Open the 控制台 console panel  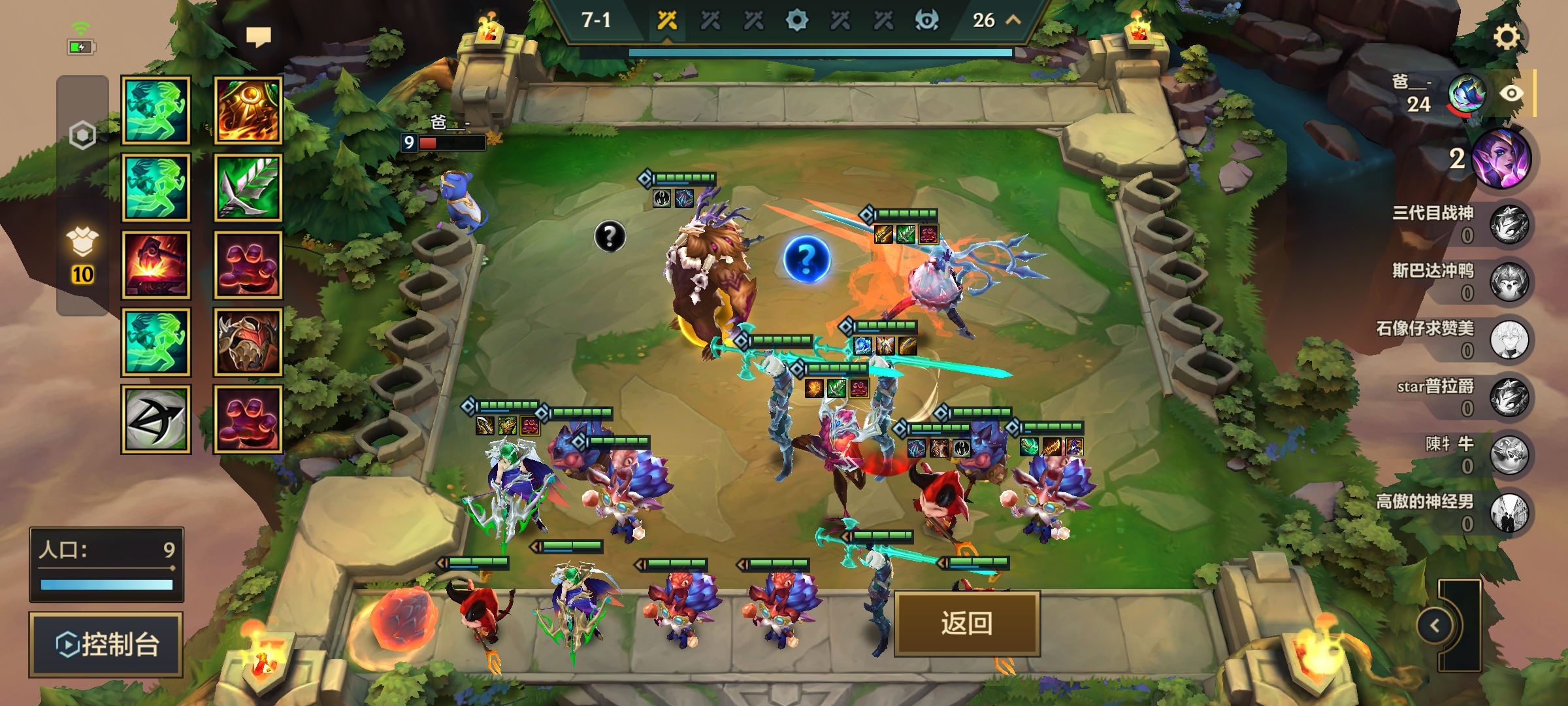(x=106, y=645)
